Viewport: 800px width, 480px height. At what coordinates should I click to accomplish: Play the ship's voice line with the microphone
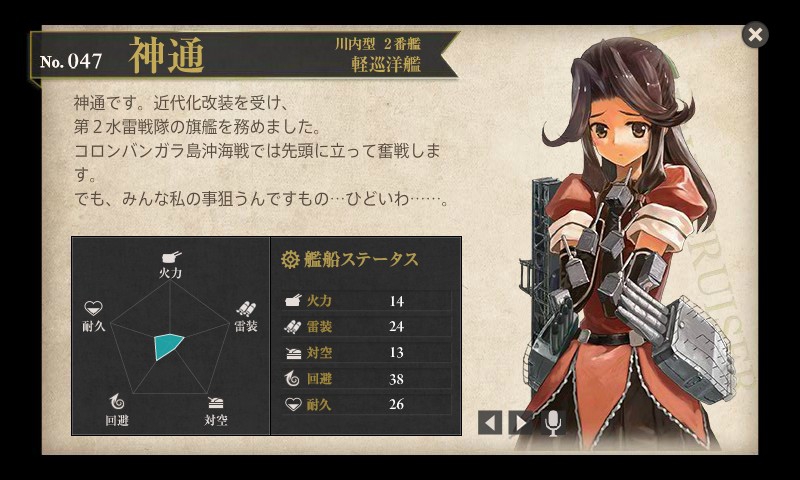(552, 422)
